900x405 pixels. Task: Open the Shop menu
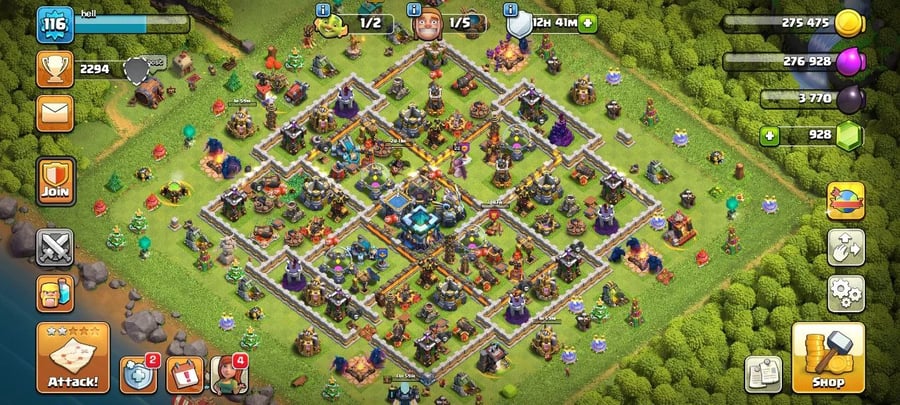click(828, 357)
